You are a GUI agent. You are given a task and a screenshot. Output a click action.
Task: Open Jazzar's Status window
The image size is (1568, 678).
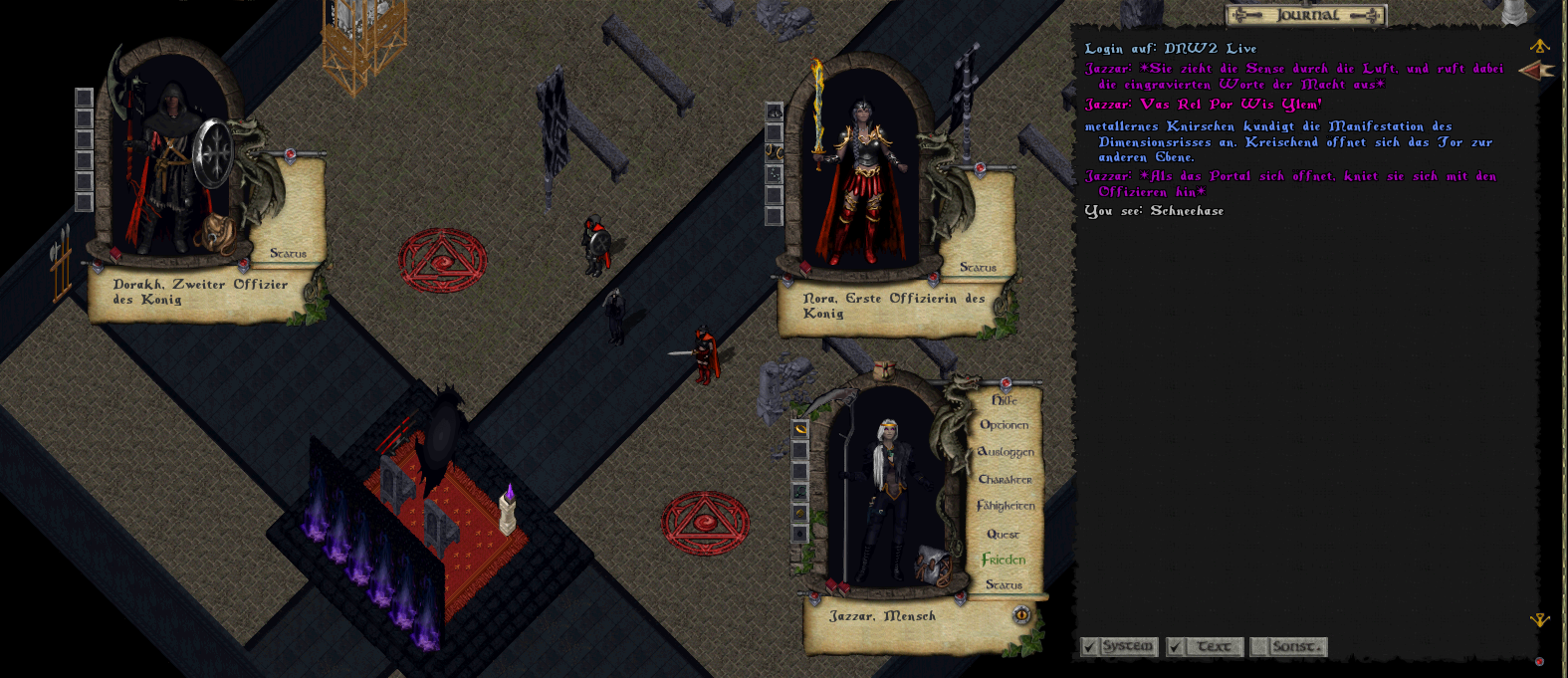click(1004, 585)
